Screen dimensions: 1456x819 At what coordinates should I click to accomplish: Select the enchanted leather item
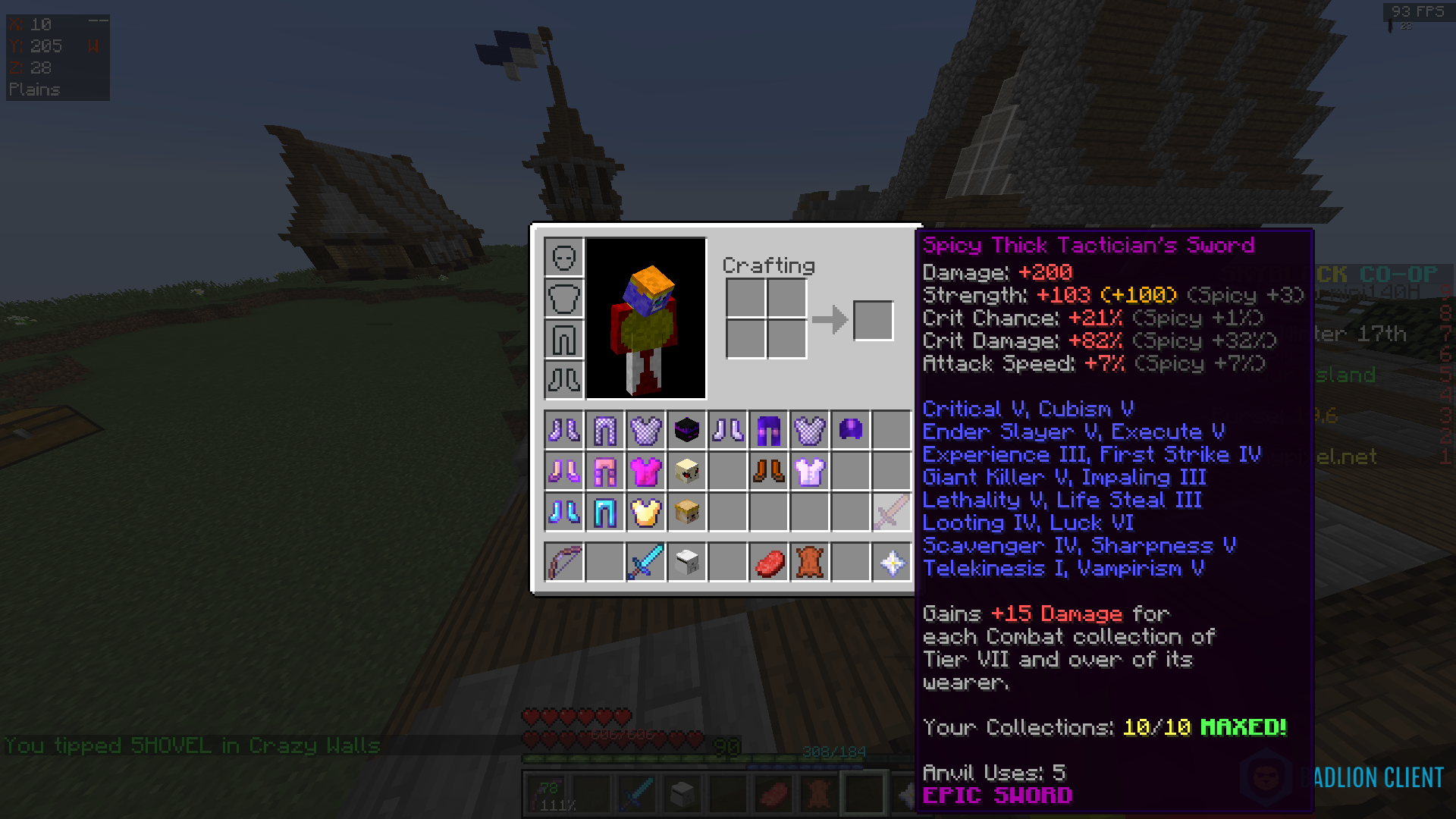pyautogui.click(x=809, y=561)
